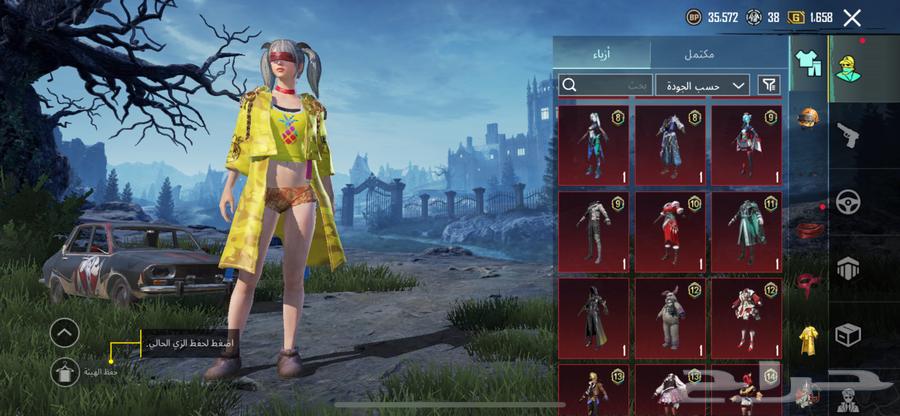Select the green long coat outfit
900x416 pixels.
pos(746,232)
